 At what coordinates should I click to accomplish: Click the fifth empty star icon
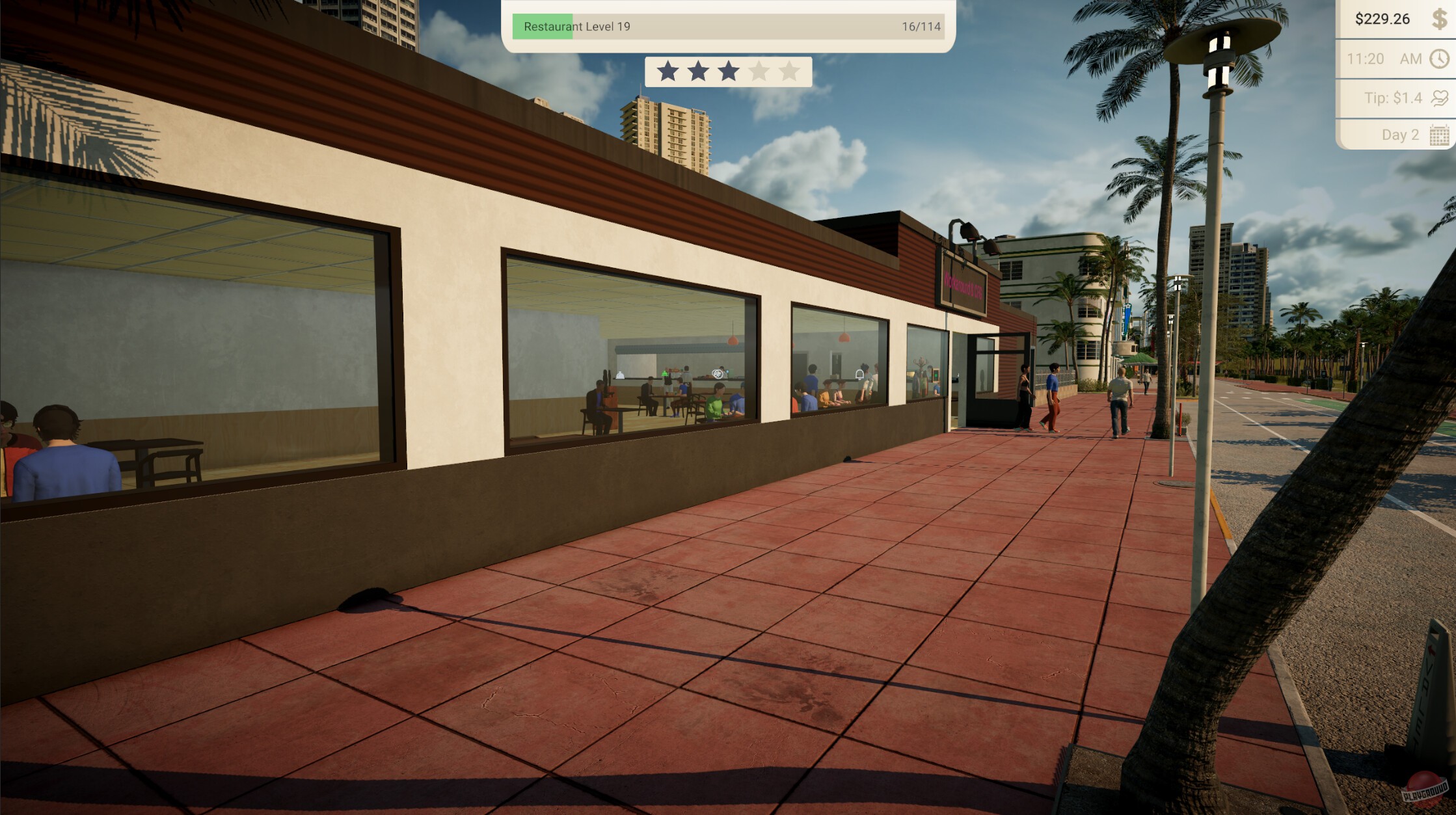coord(788,72)
